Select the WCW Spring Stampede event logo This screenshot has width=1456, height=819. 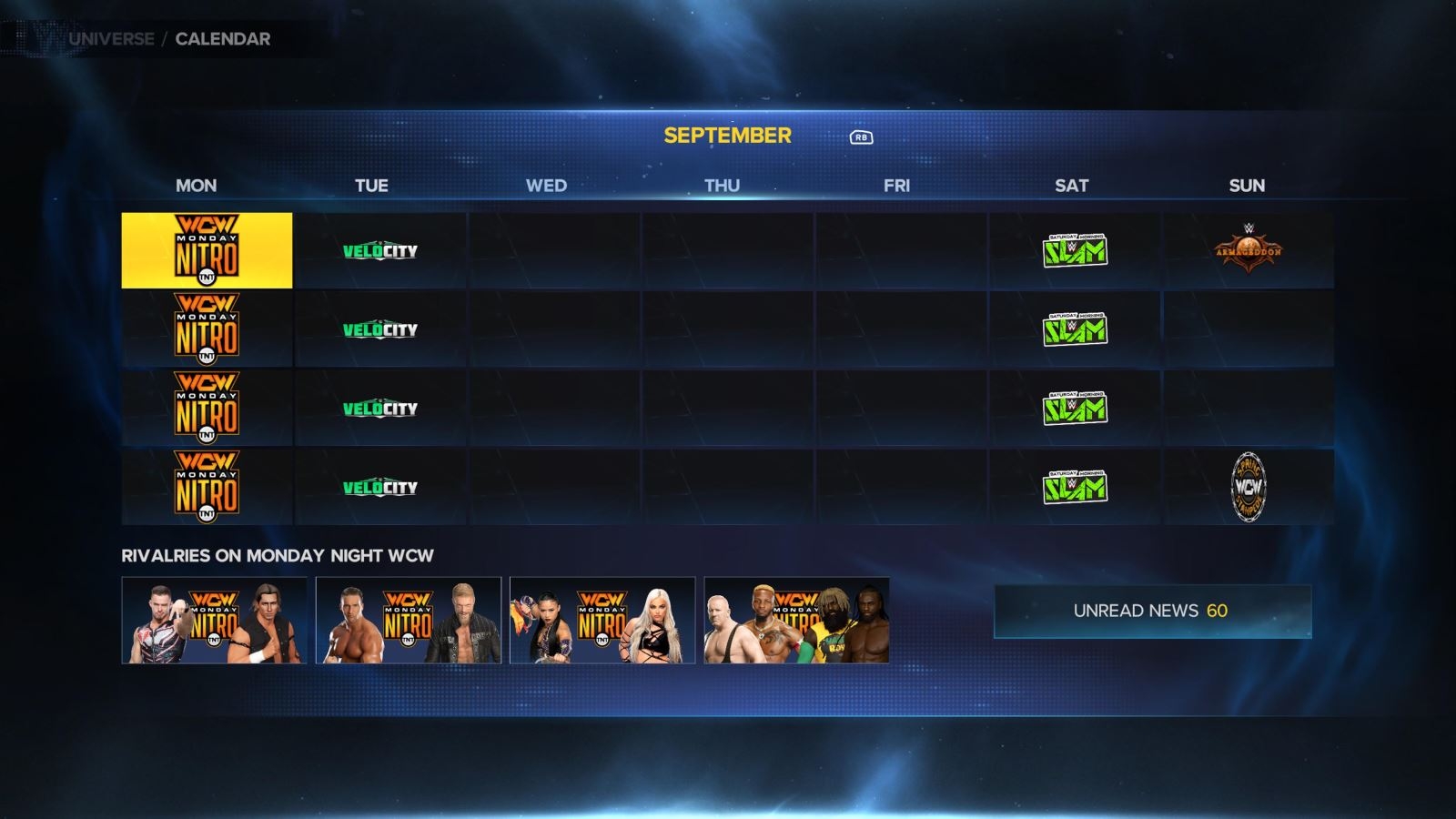click(1248, 485)
